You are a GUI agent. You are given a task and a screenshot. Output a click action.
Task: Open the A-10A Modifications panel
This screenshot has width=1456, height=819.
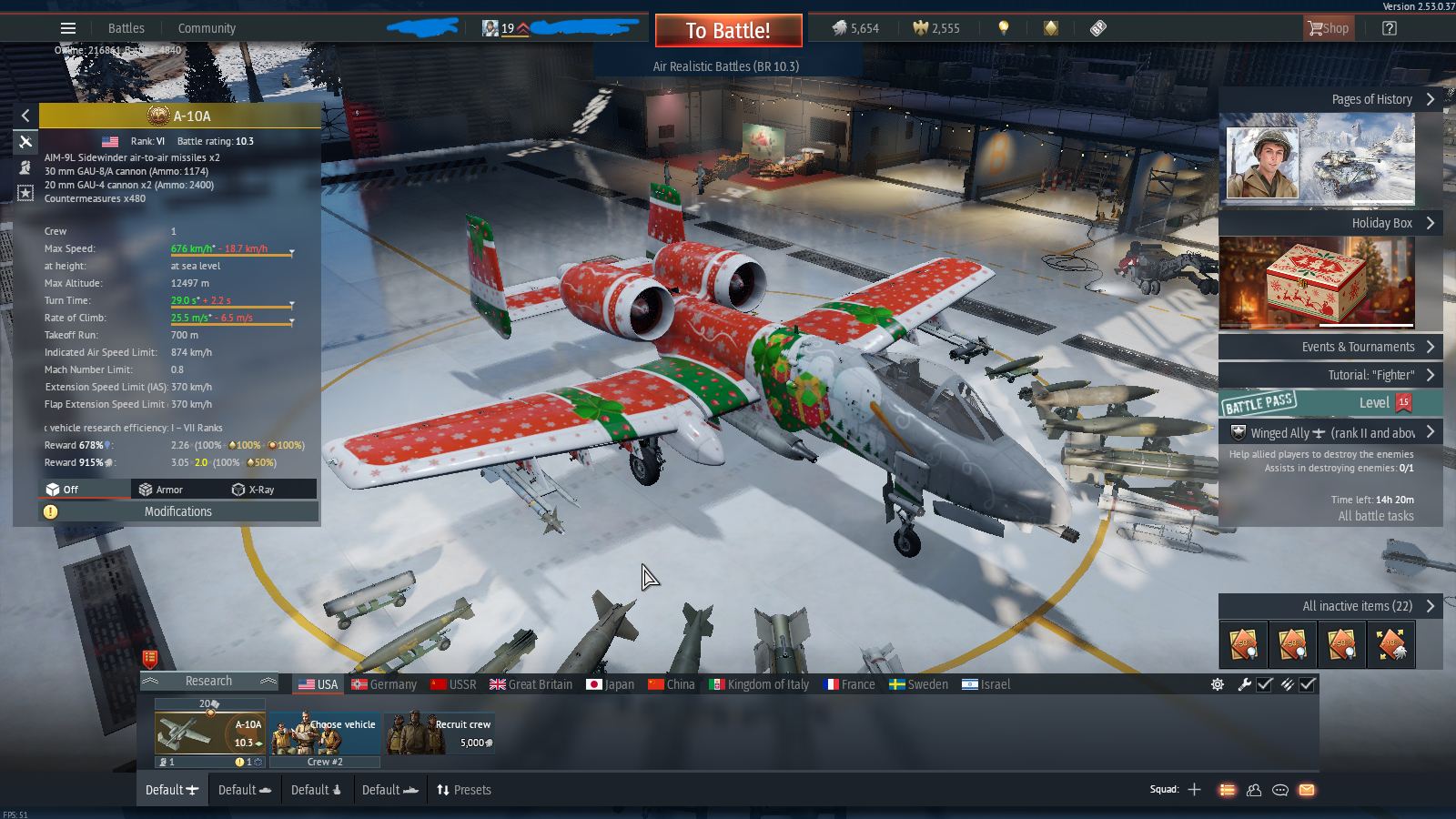pyautogui.click(x=178, y=511)
